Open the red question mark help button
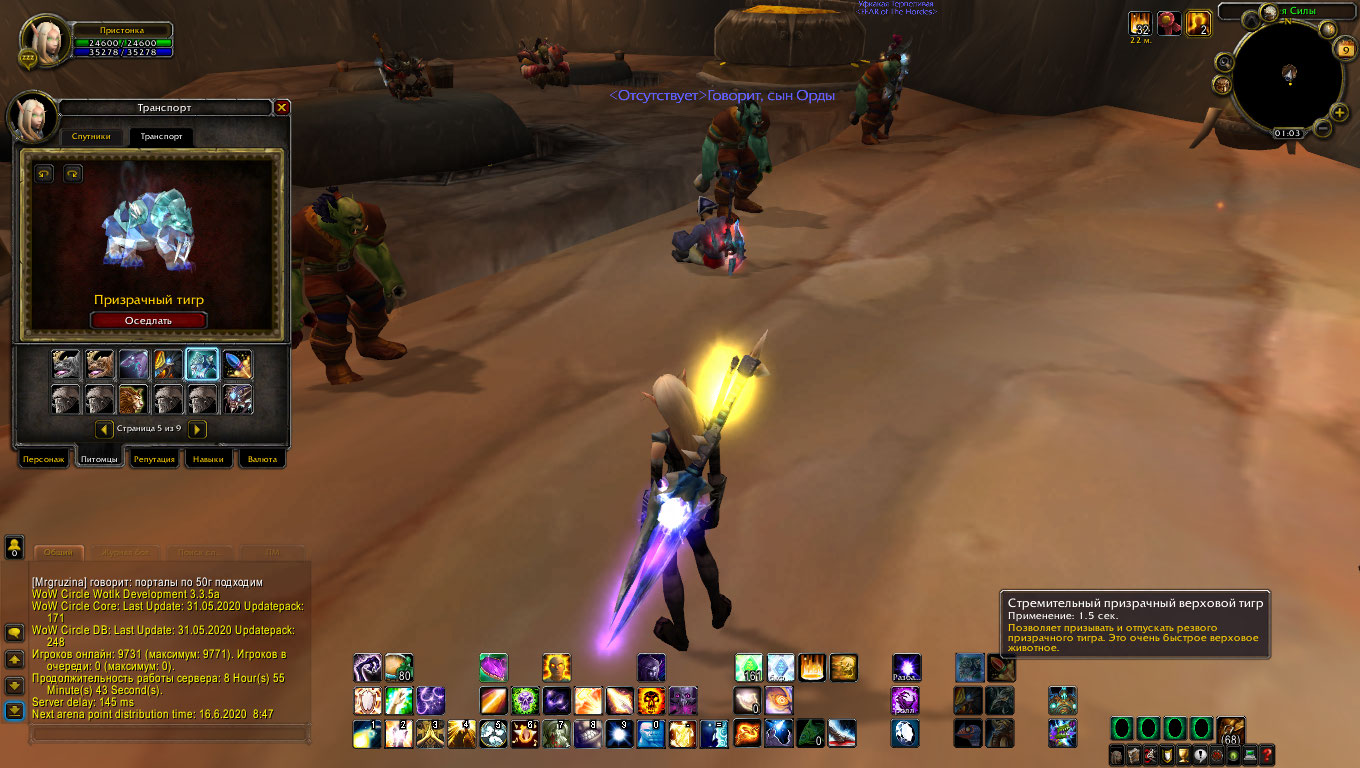The width and height of the screenshot is (1360, 768). click(1267, 755)
